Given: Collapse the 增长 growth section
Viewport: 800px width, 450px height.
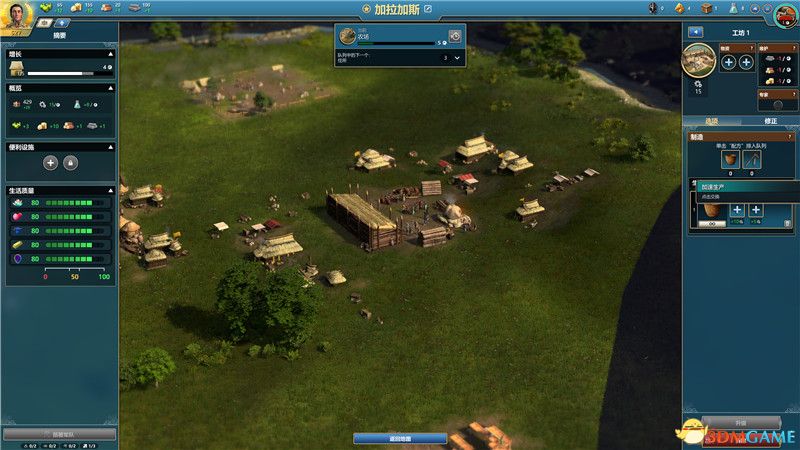Looking at the screenshot, I should click(111, 55).
